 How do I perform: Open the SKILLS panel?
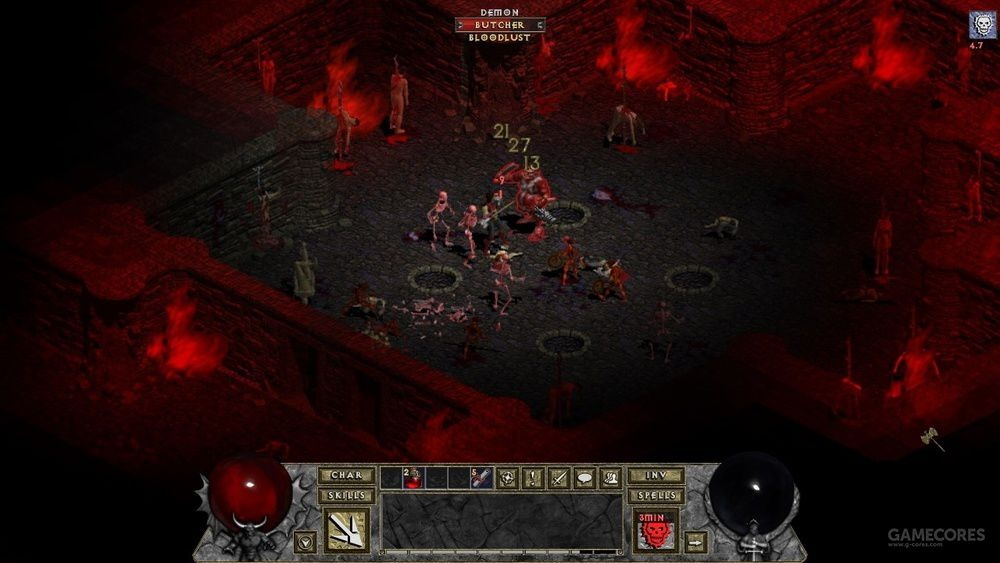(346, 496)
